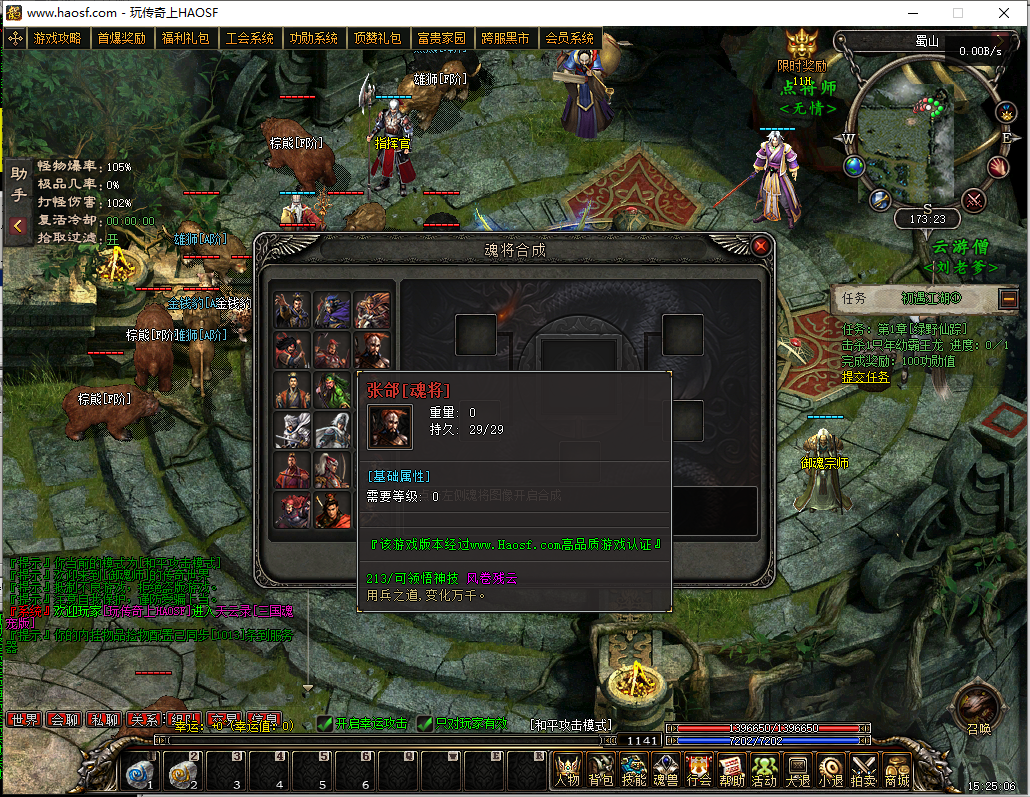The image size is (1030, 797).
Task: Open the 拍卖 auction icon
Action: click(863, 770)
